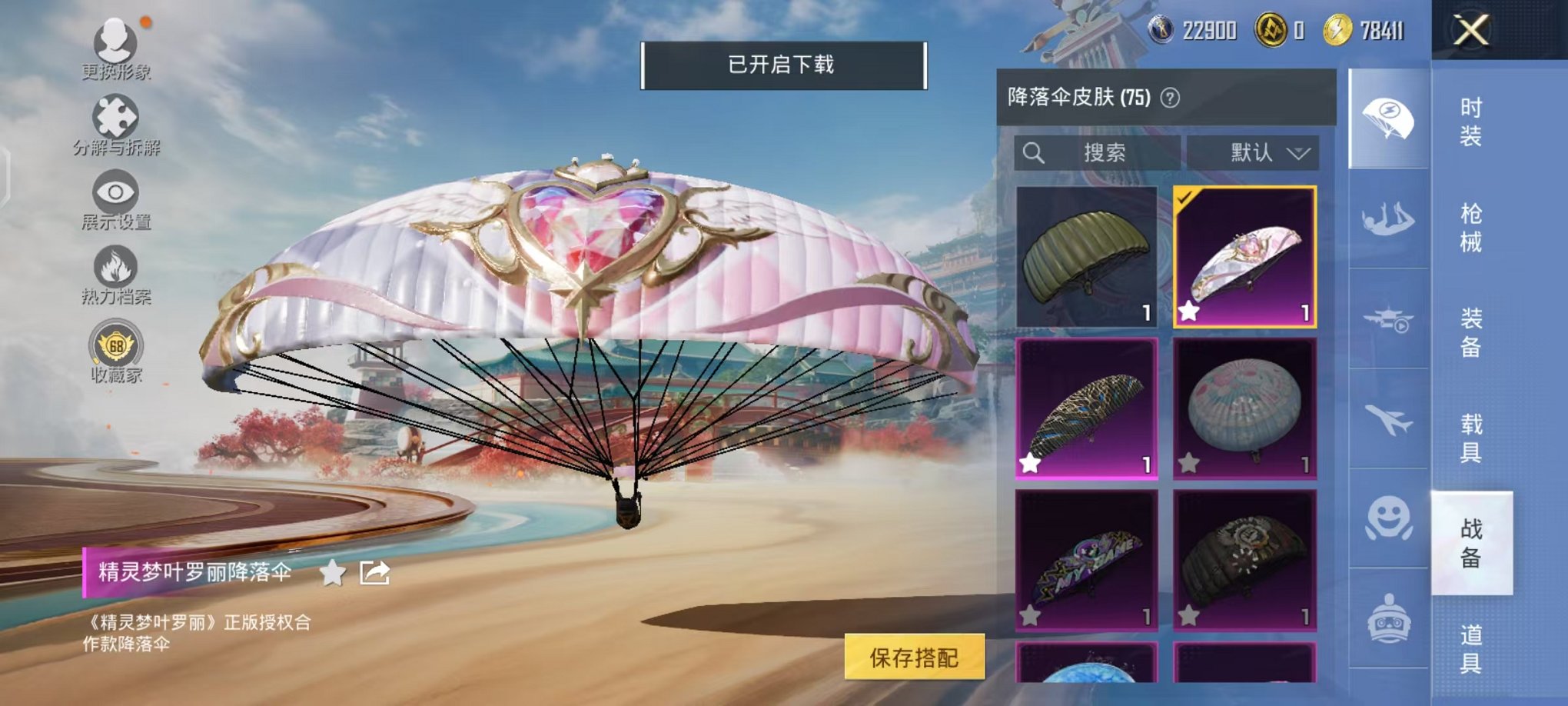Open the 默认 sort order dropdown
1568x706 pixels.
(1253, 152)
